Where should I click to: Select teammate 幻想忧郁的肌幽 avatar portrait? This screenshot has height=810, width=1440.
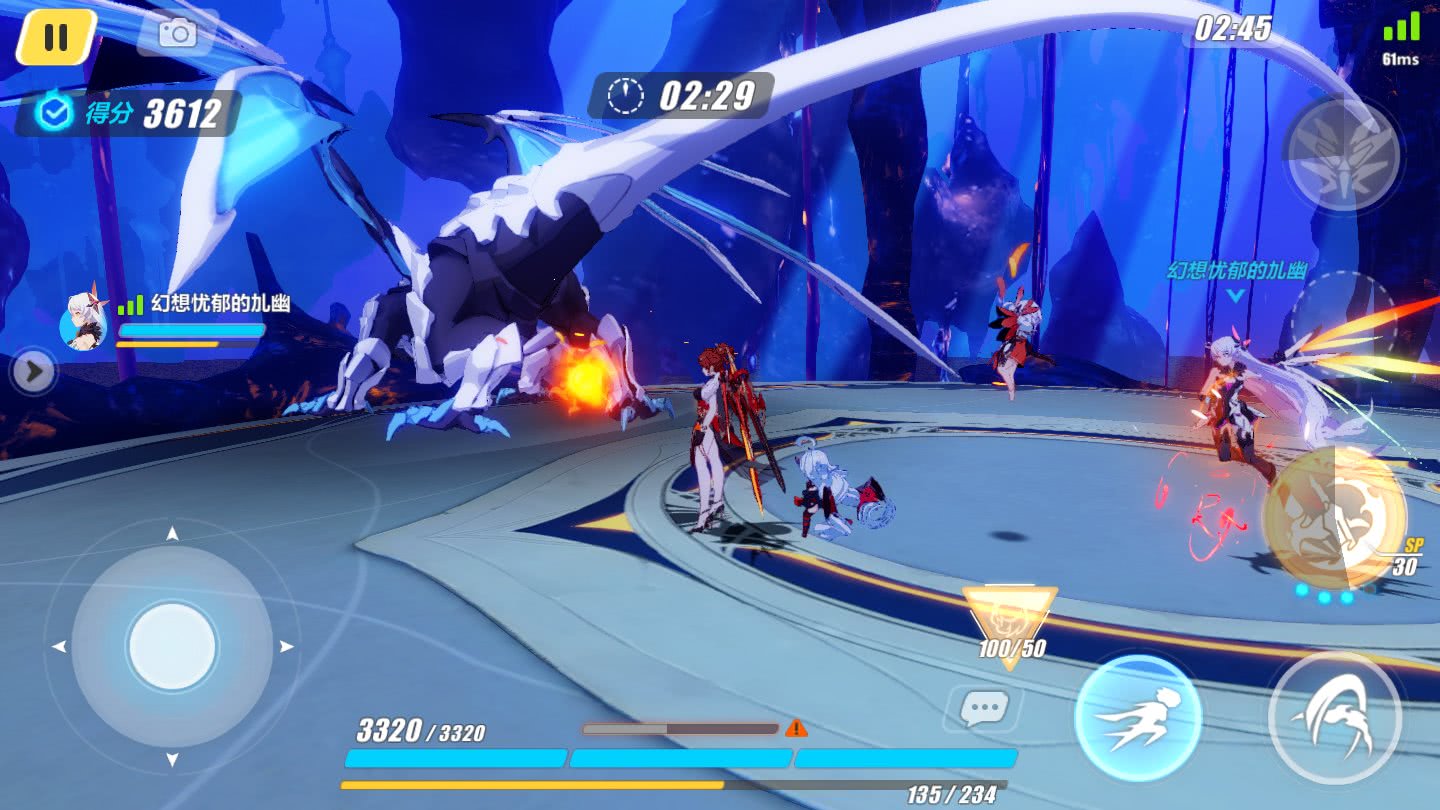(x=84, y=321)
